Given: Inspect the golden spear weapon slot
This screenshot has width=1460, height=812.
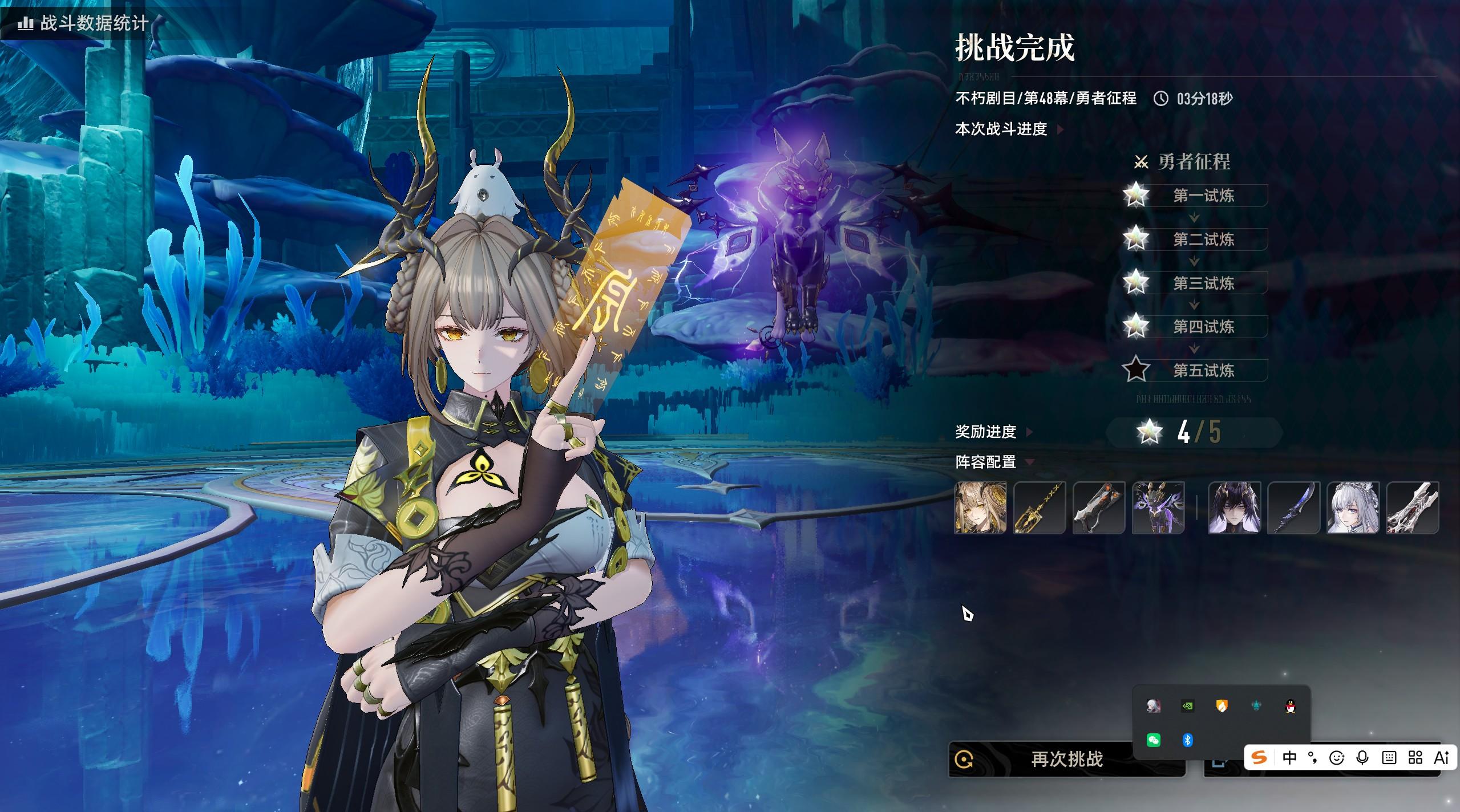Looking at the screenshot, I should point(1040,507).
